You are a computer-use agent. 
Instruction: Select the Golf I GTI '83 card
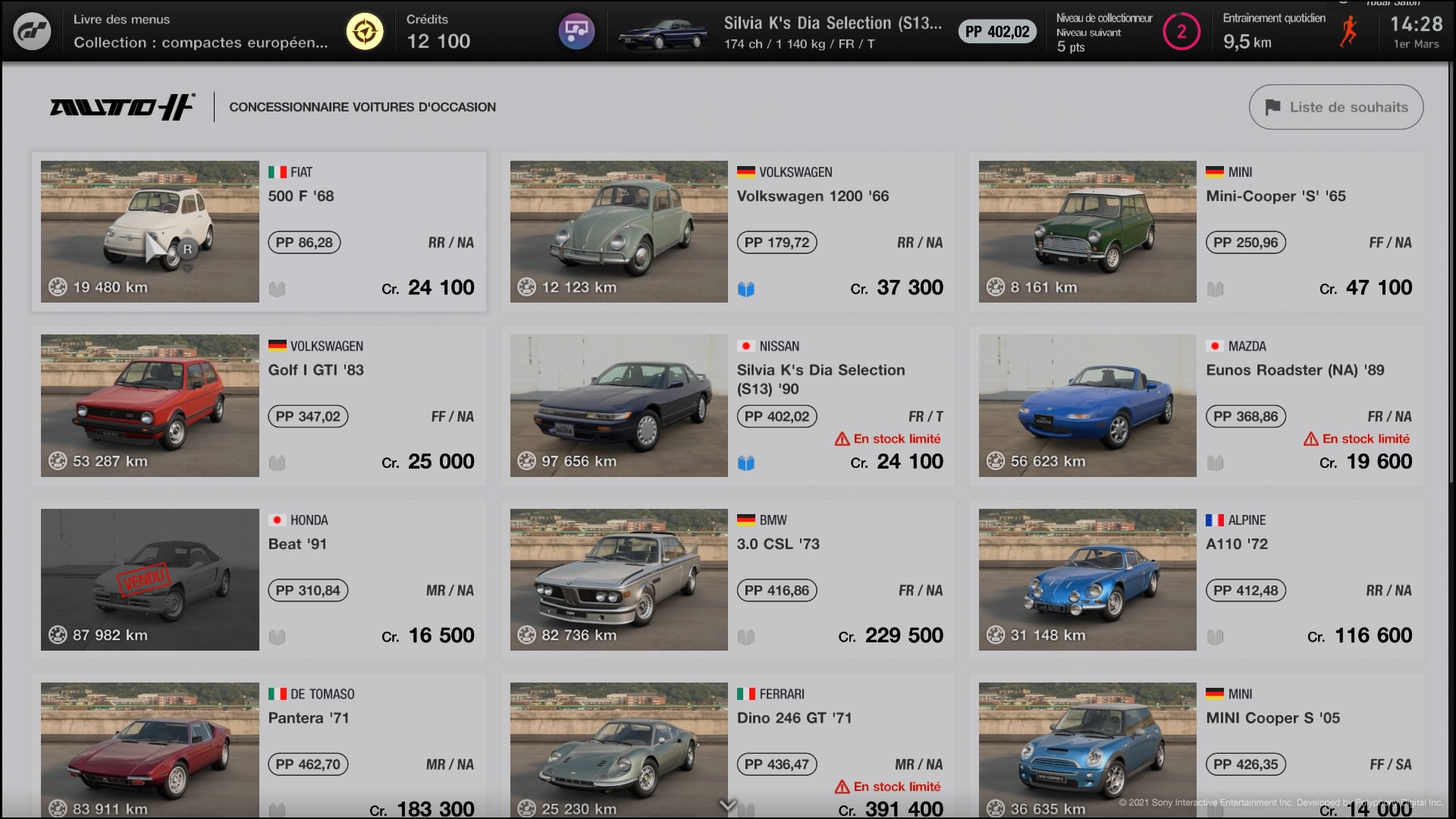(x=259, y=406)
